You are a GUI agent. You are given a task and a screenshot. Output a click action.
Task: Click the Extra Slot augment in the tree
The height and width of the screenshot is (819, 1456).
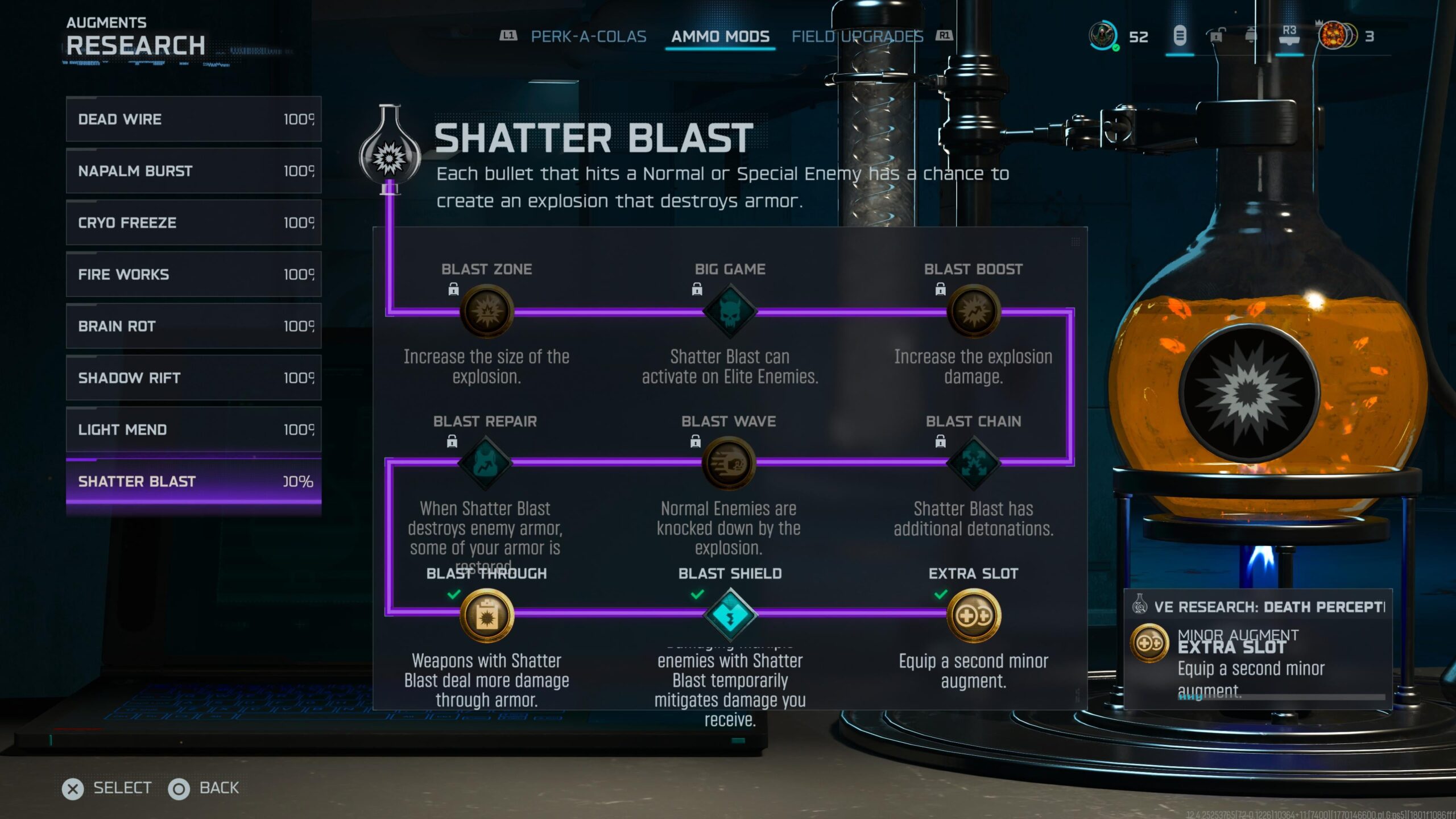(973, 615)
